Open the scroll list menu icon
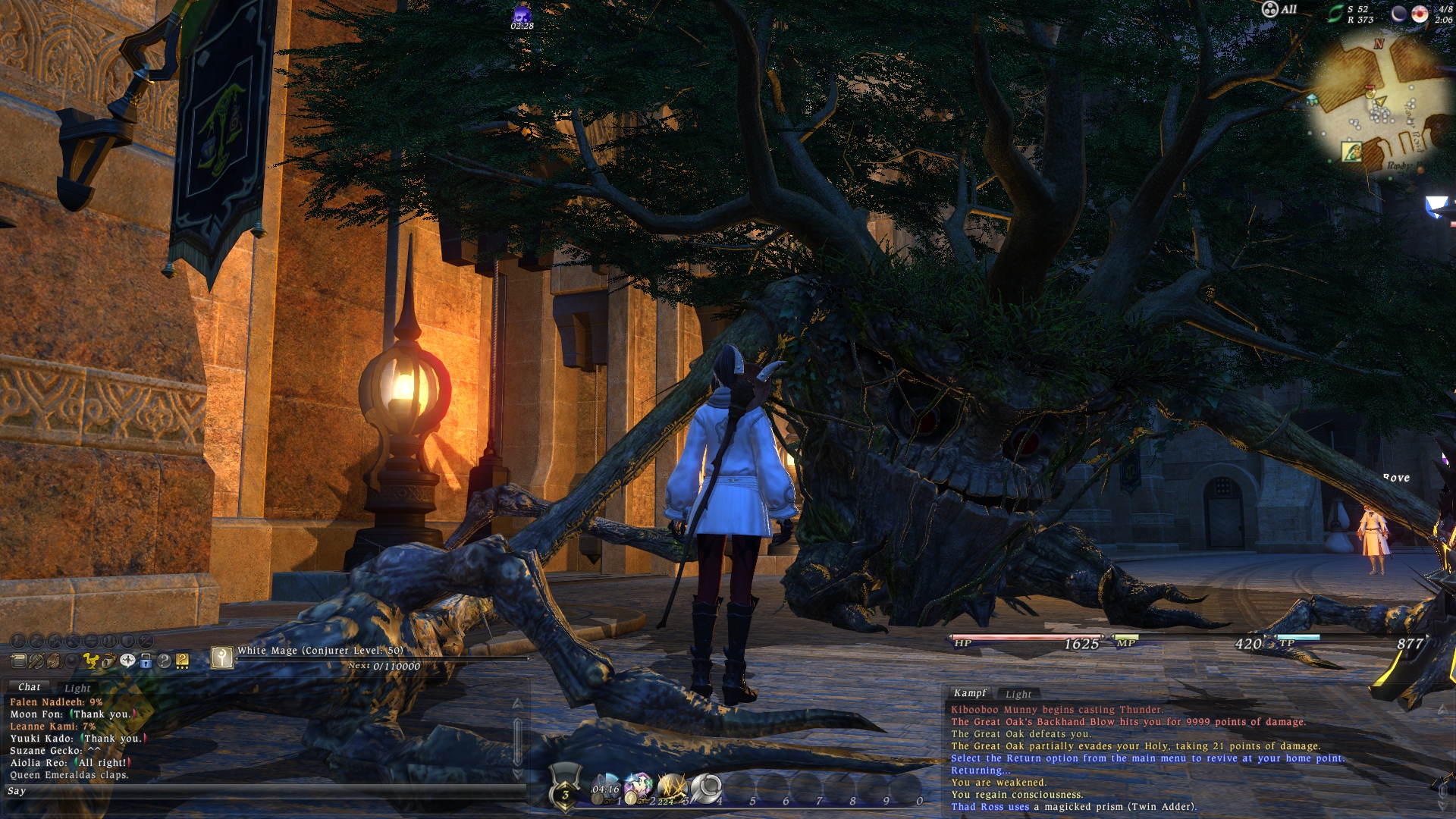Viewport: 1456px width, 819px height. tap(18, 661)
